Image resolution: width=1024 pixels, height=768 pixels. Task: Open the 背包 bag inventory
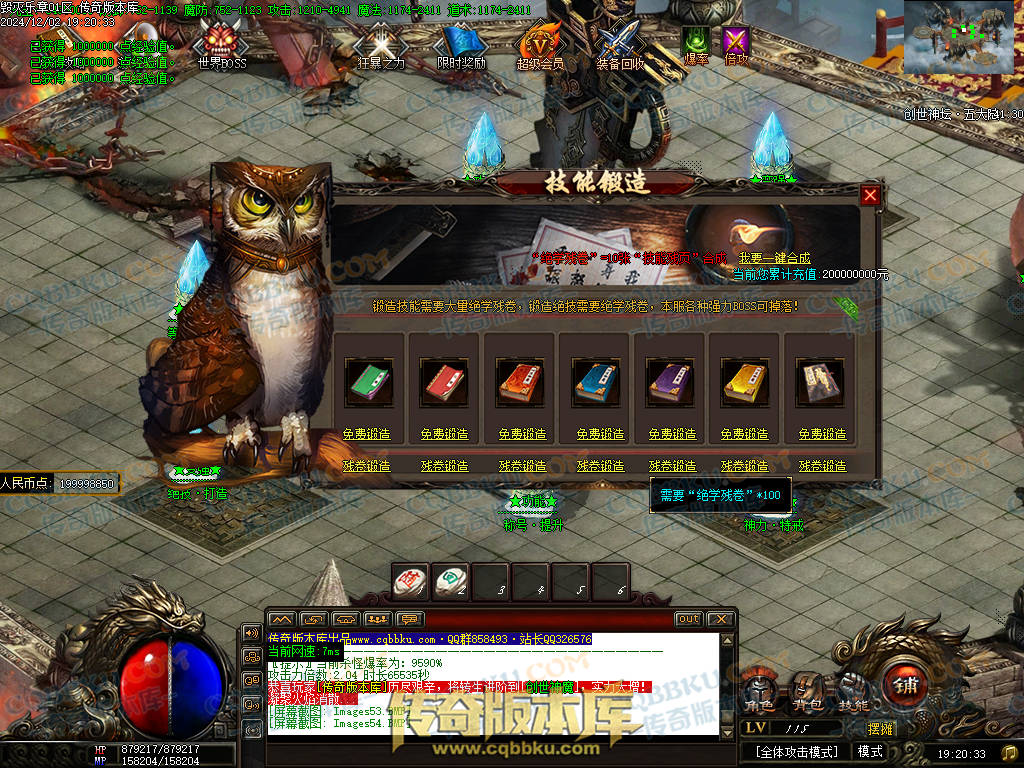coord(807,689)
